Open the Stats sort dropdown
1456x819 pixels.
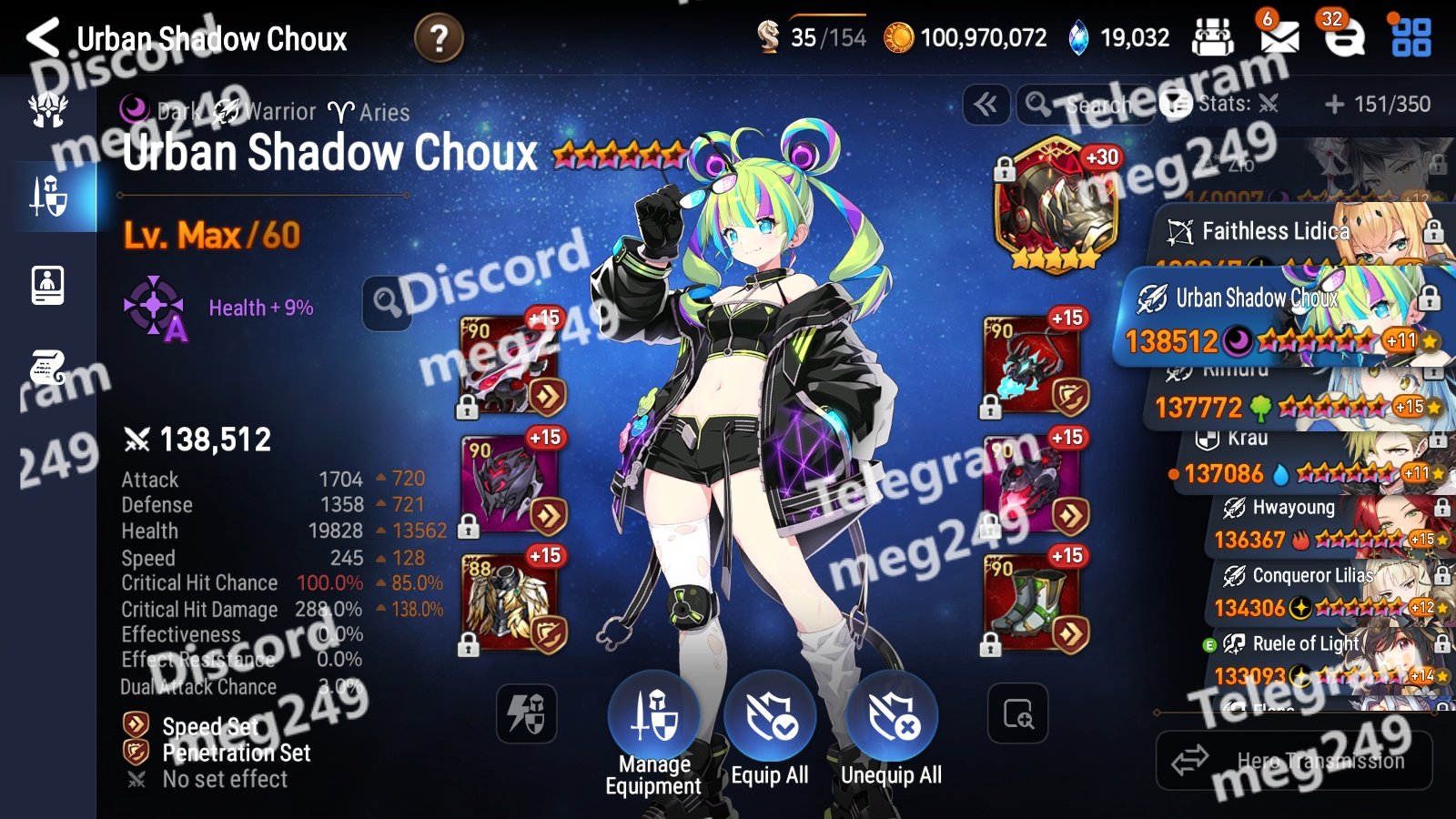pos(1224,105)
